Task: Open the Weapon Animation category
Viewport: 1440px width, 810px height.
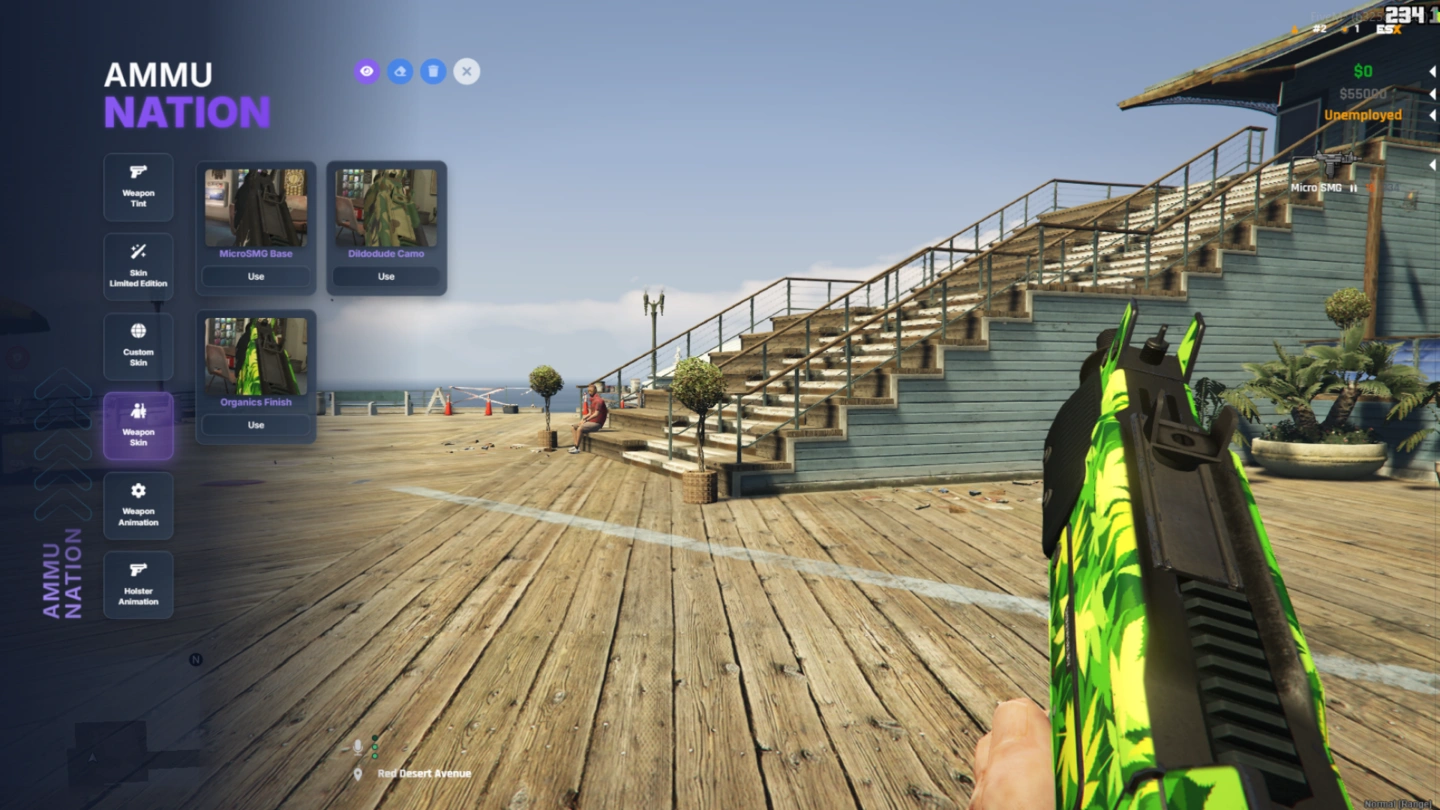Action: click(138, 505)
